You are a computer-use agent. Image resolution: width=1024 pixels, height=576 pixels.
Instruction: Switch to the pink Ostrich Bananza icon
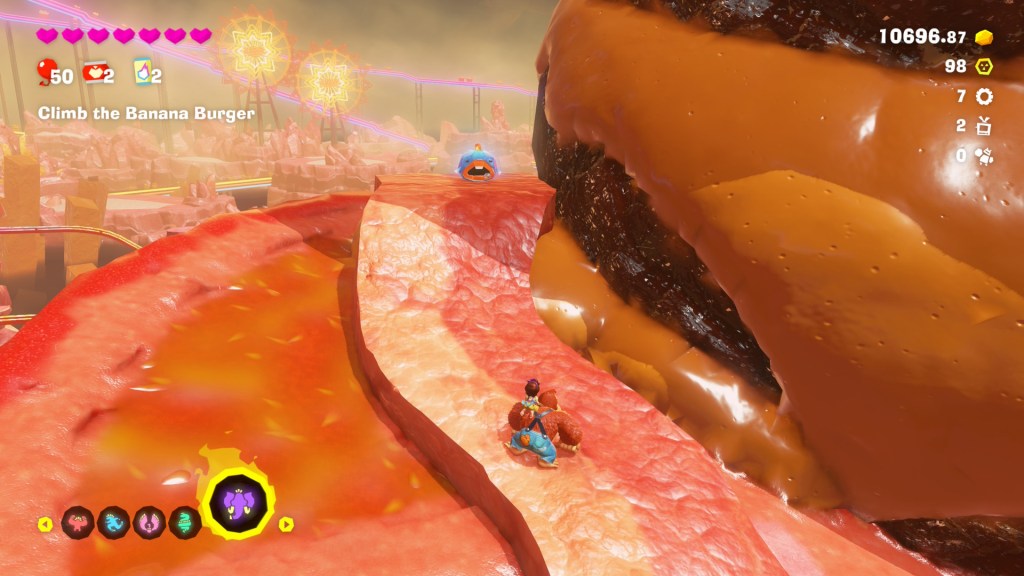click(149, 522)
